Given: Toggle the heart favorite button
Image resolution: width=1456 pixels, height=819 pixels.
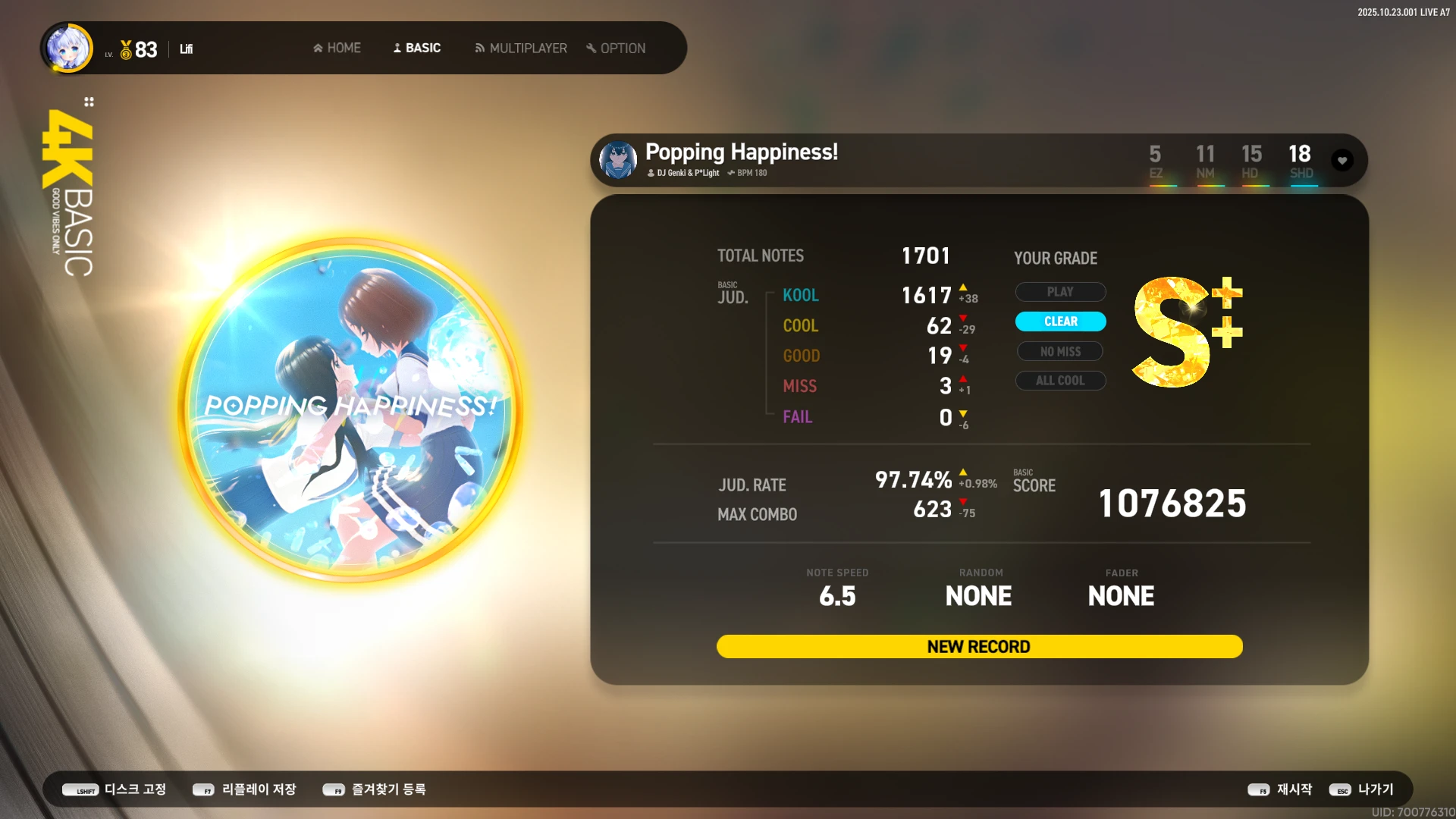Looking at the screenshot, I should 1342,160.
